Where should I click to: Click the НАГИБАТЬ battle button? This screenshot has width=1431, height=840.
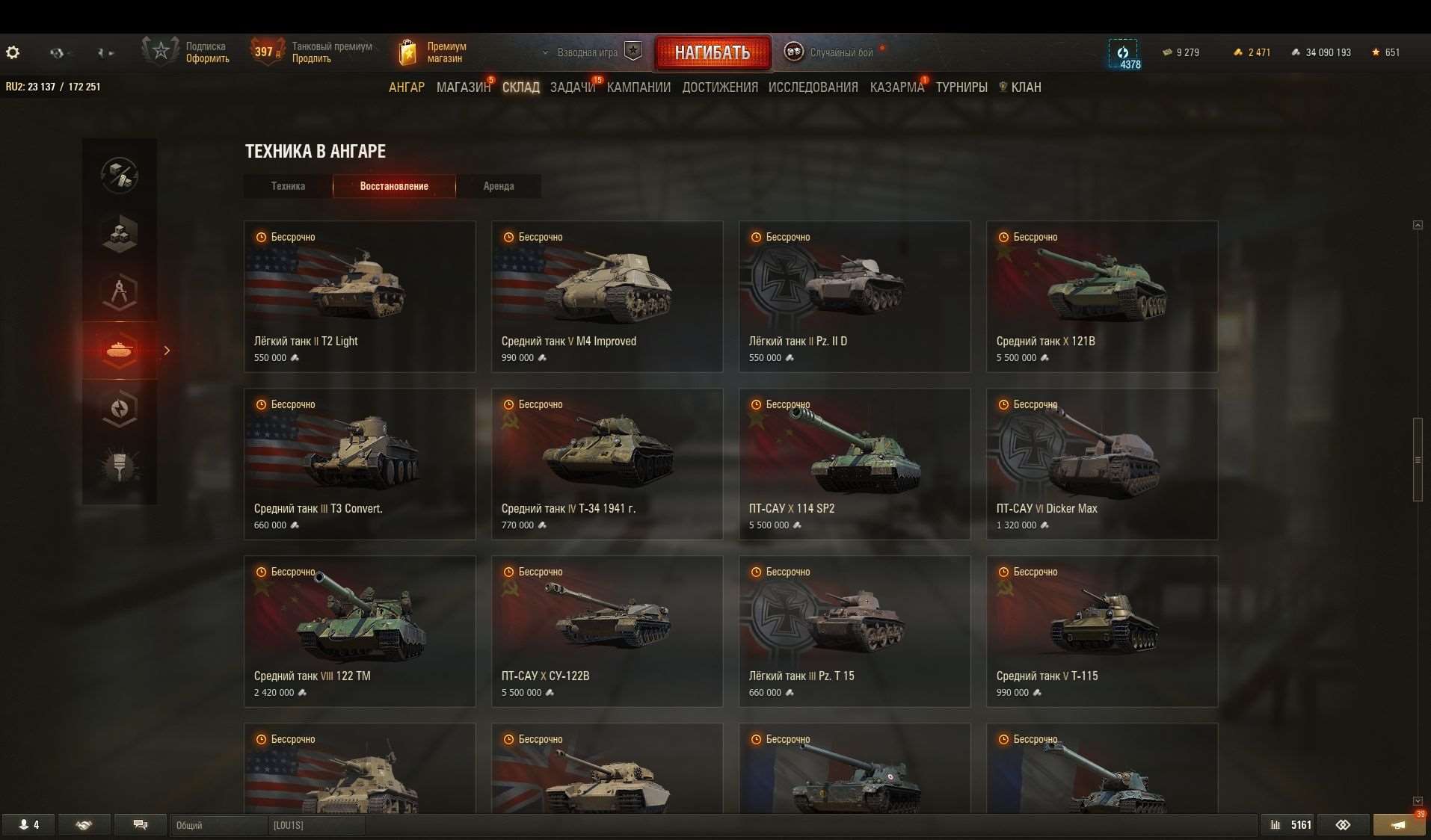point(713,52)
